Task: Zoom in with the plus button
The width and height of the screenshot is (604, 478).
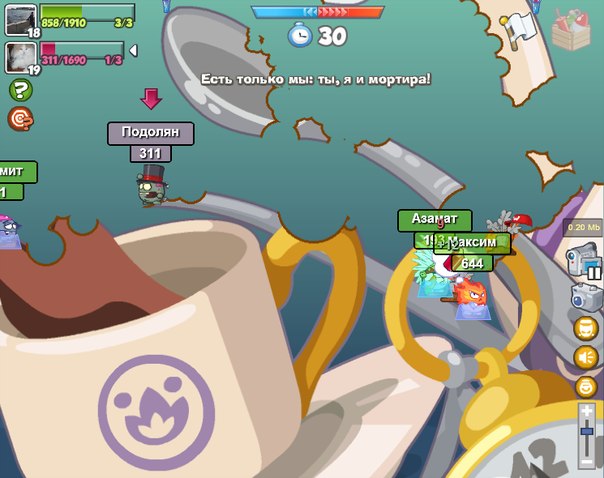Action: pyautogui.click(x=587, y=412)
